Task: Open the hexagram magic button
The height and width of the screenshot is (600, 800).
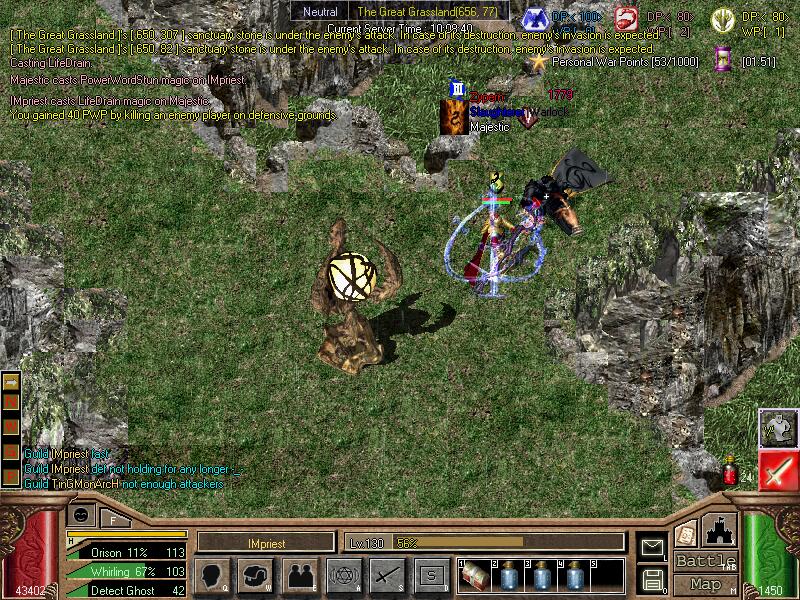Action: 343,576
